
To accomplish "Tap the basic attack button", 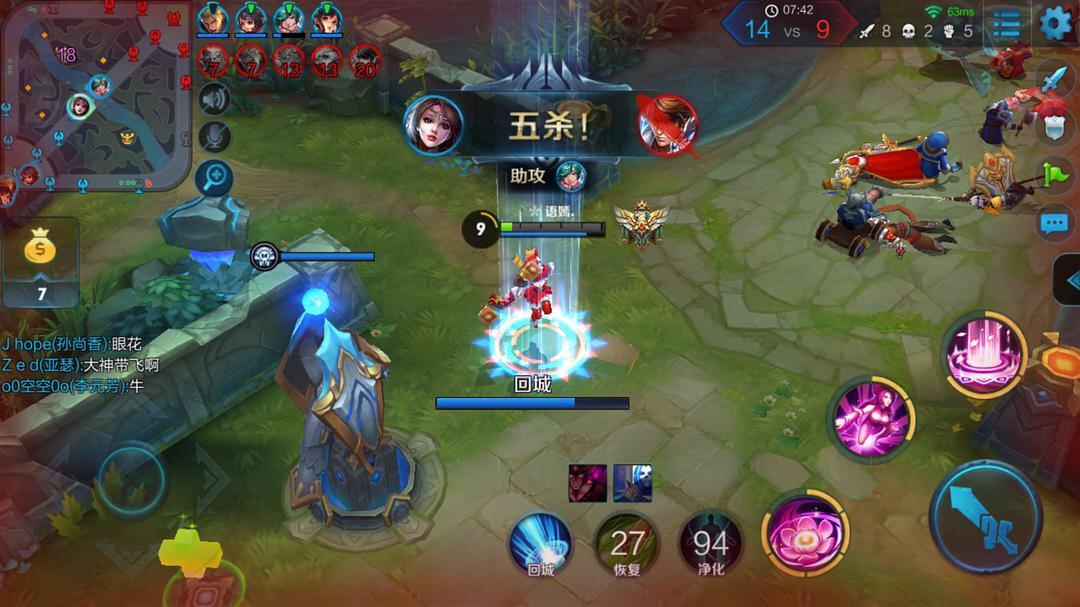I will pos(988,516).
